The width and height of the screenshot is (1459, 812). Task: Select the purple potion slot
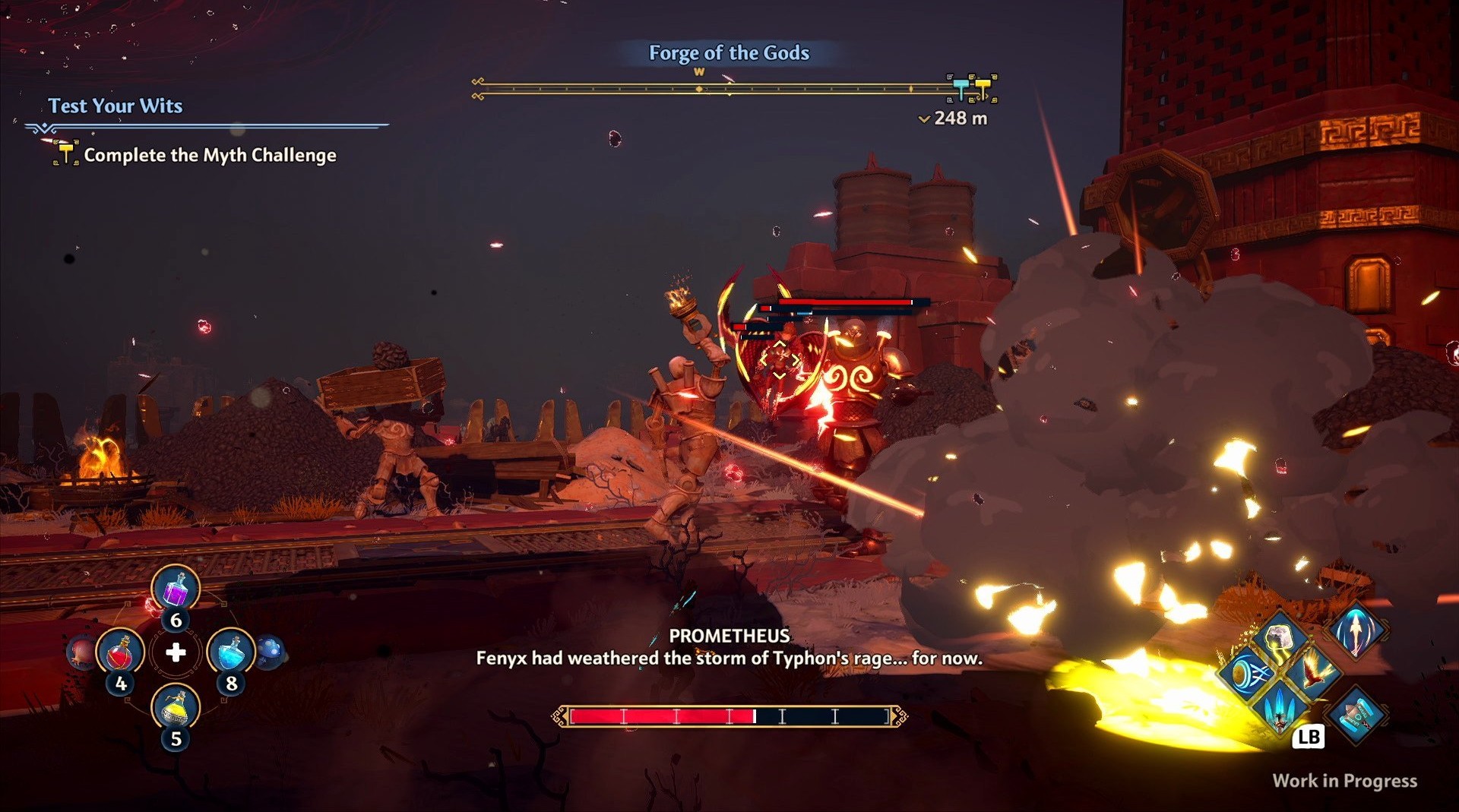(x=176, y=589)
